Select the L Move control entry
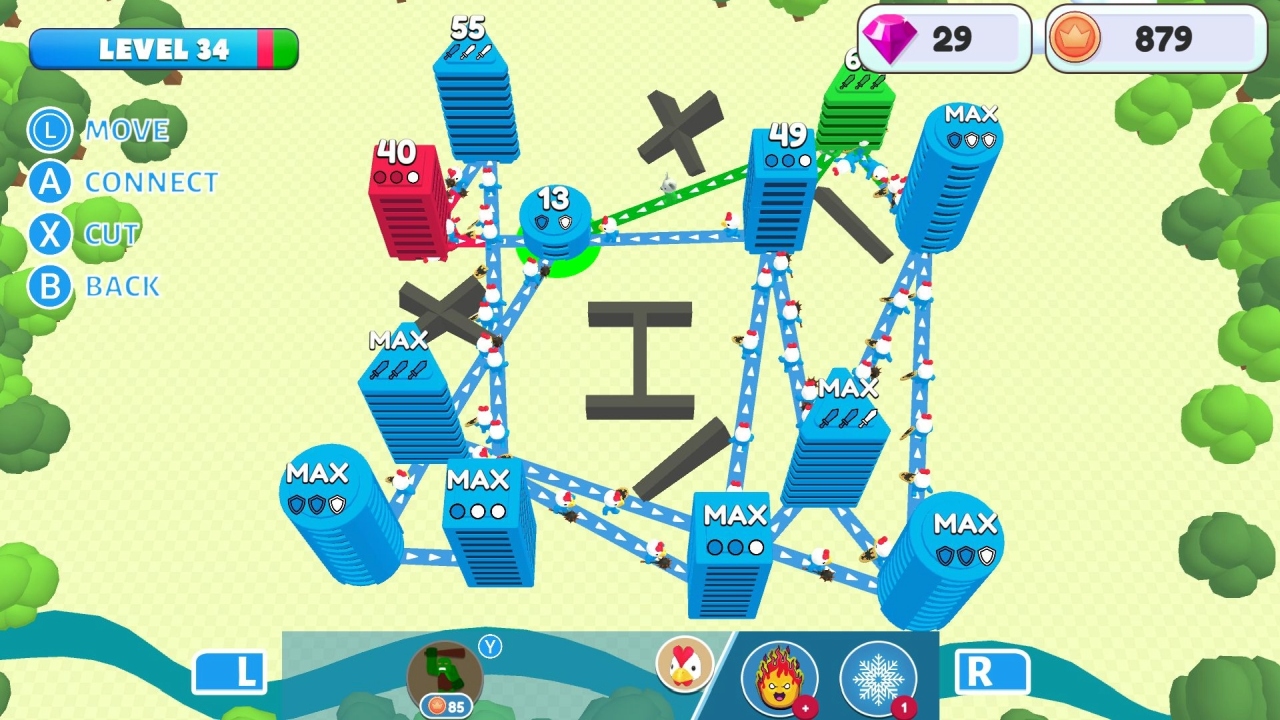The width and height of the screenshot is (1280, 720). (49, 131)
